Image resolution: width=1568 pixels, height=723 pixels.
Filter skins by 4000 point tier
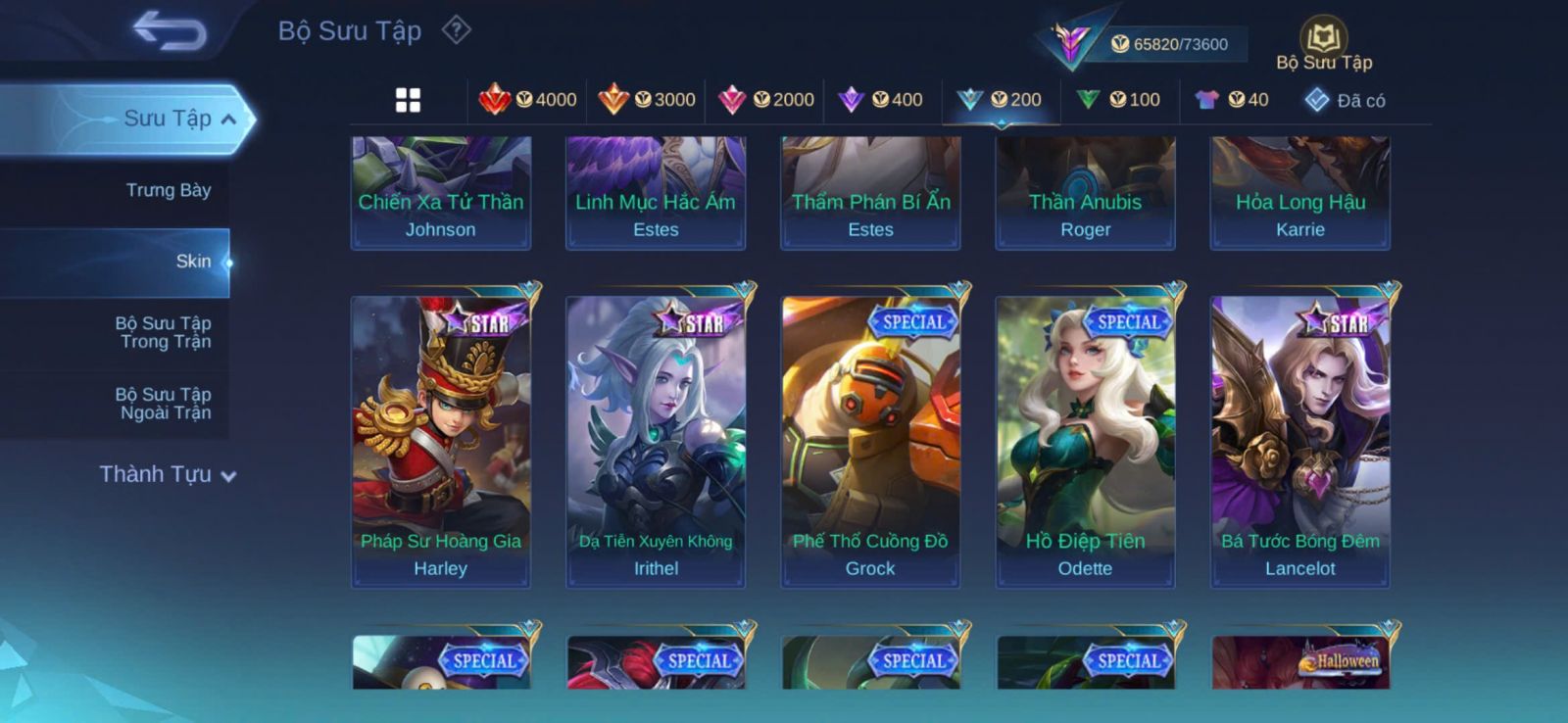tap(528, 100)
